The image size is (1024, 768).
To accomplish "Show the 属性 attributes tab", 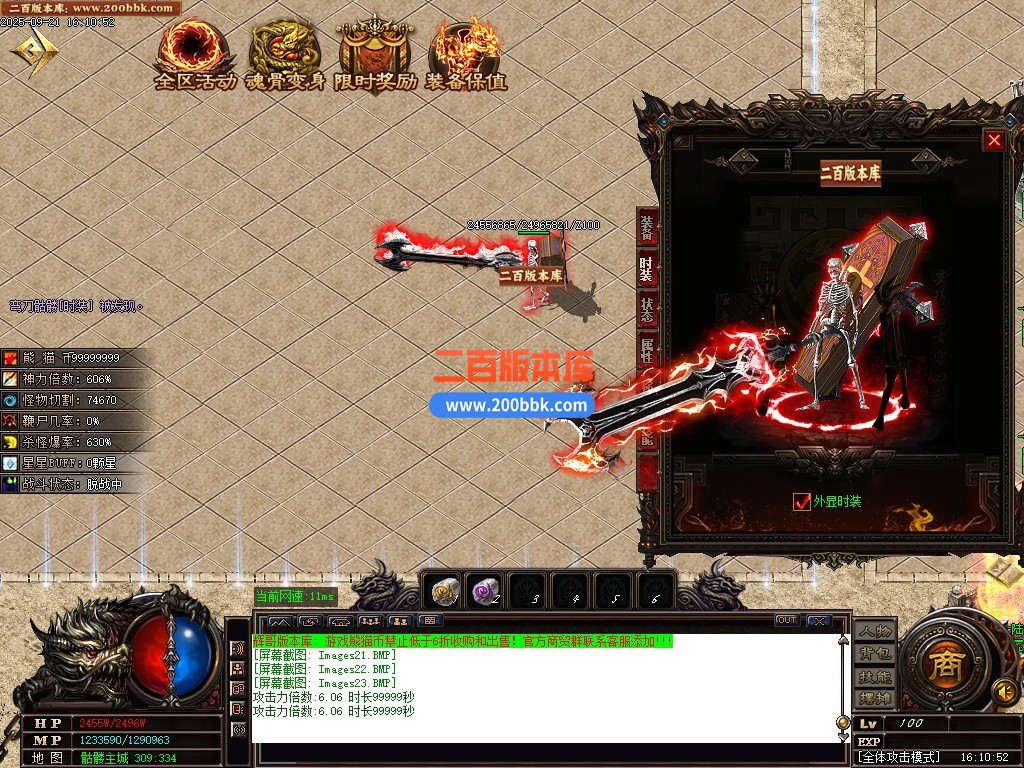I will tap(648, 351).
